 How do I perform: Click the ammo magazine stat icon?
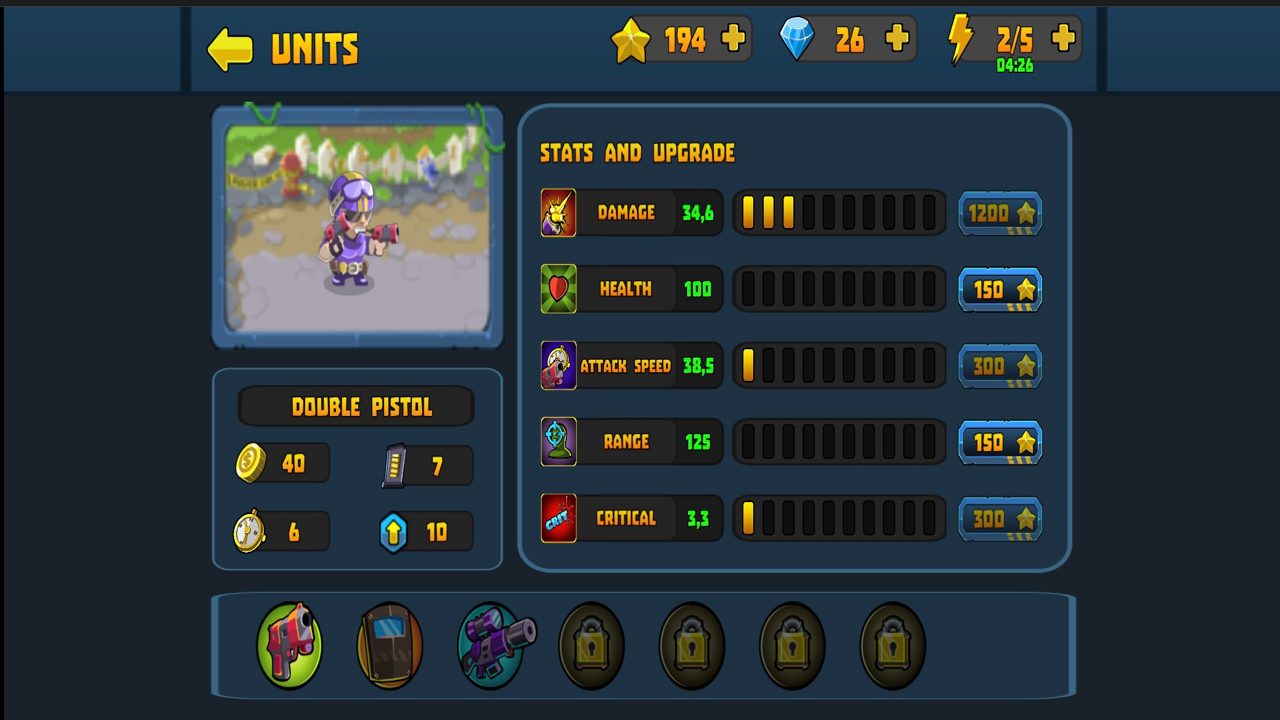pyautogui.click(x=396, y=462)
